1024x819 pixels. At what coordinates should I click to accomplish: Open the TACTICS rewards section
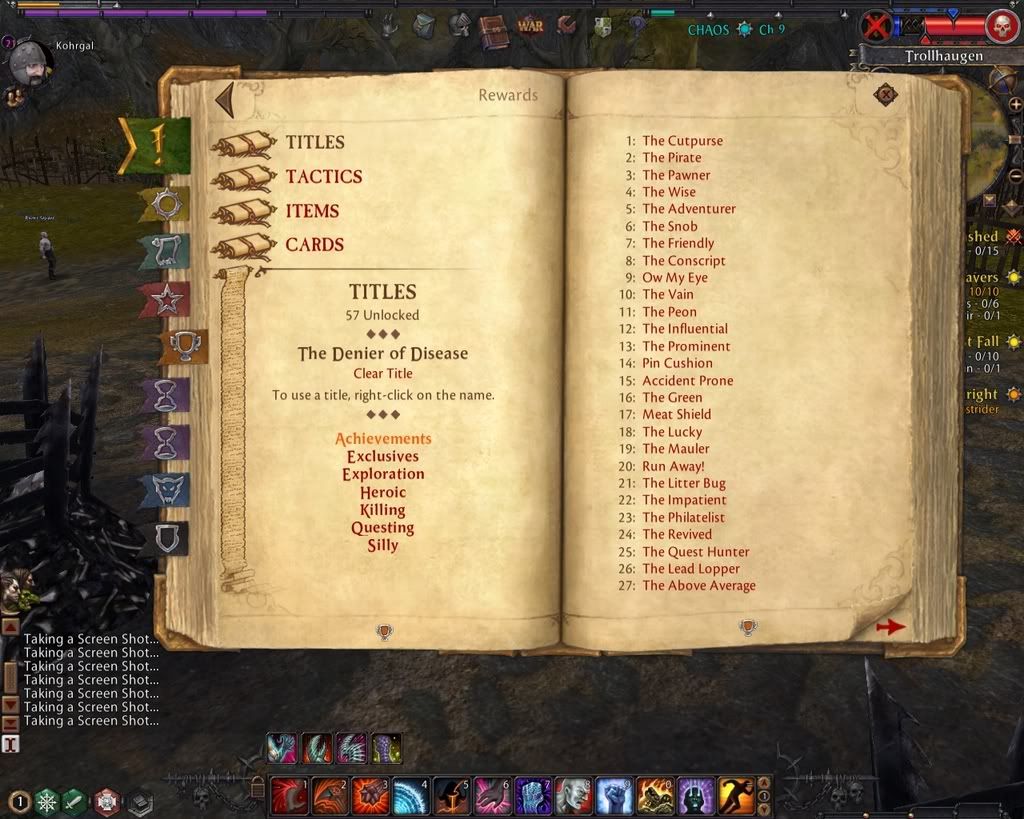click(323, 177)
